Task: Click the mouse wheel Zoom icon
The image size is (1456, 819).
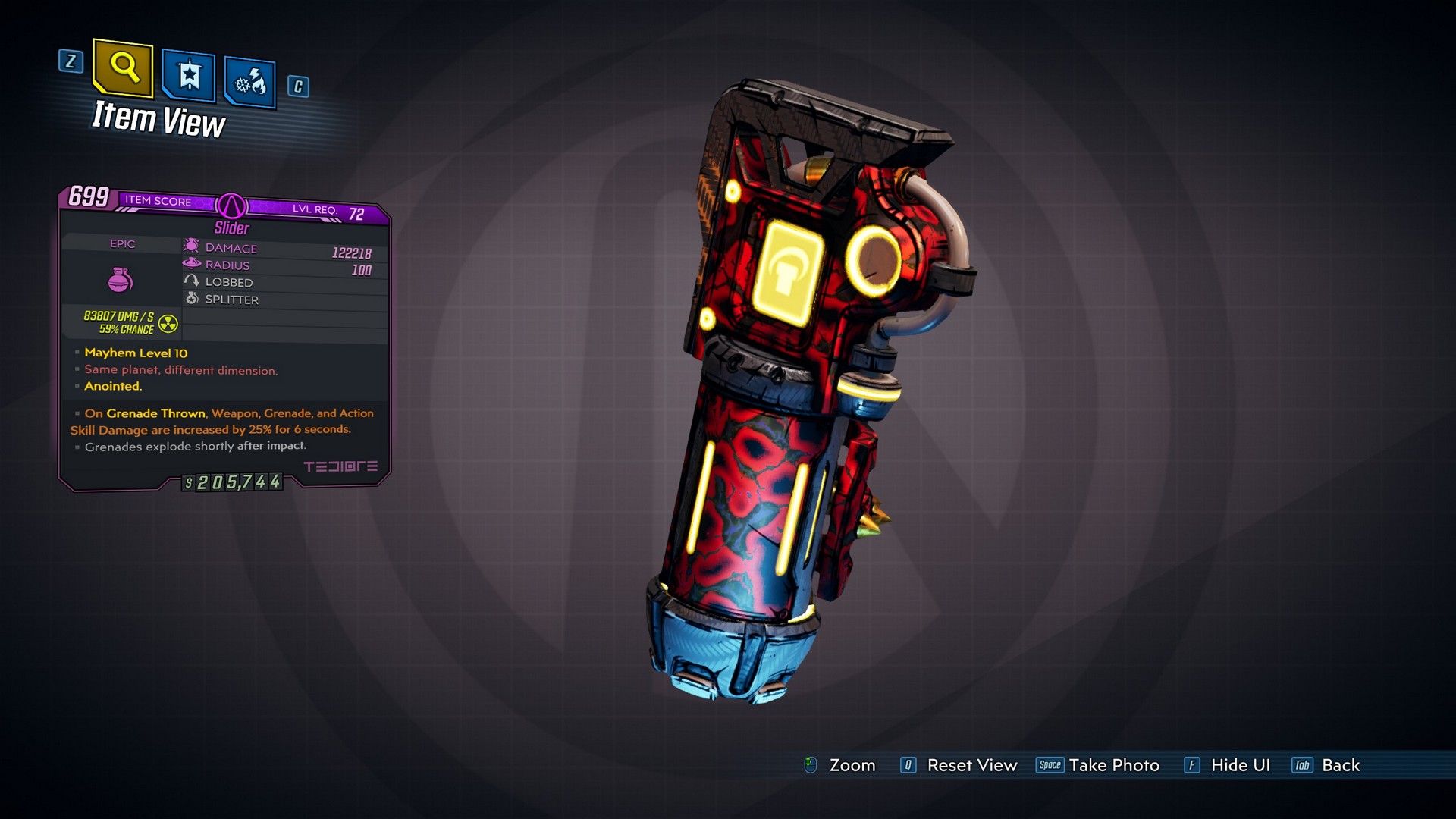Action: pos(811,765)
